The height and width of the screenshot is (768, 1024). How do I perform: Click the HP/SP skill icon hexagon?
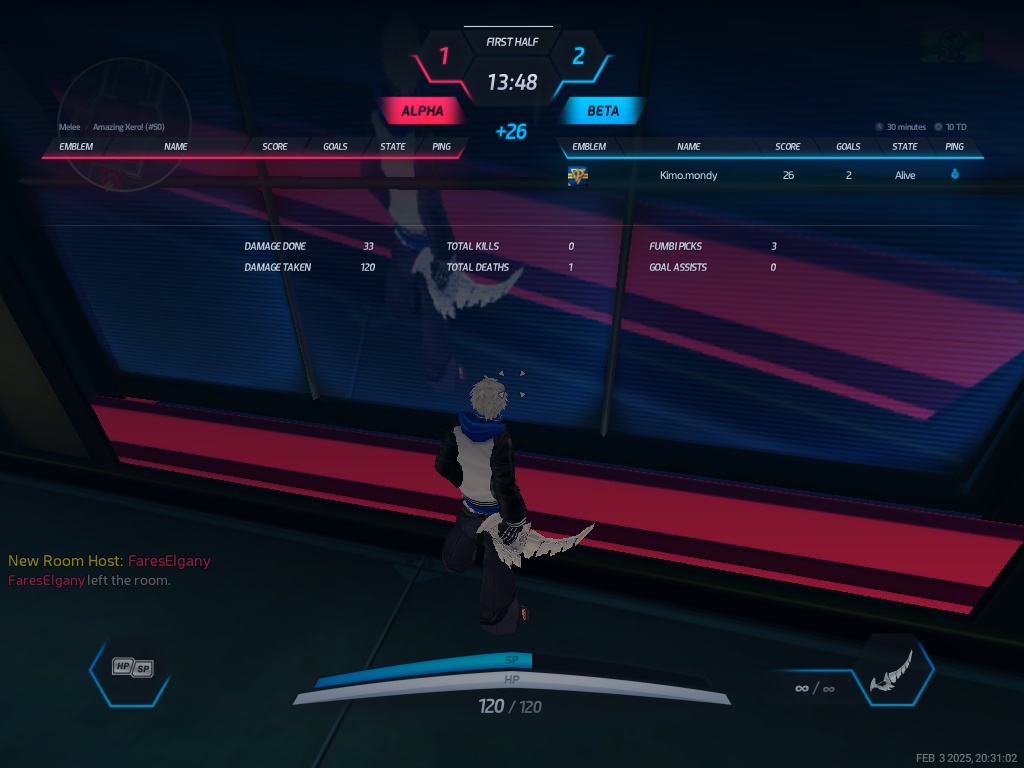[132, 668]
